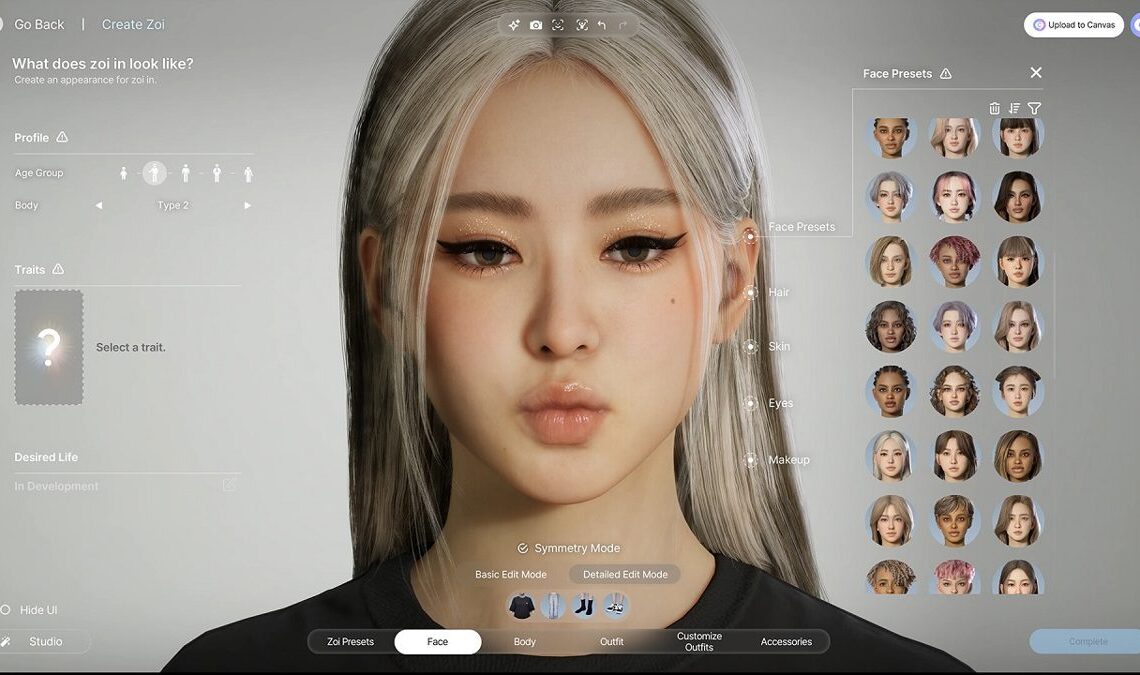Open the Zoi Presets tab
The height and width of the screenshot is (675, 1140).
pos(350,642)
